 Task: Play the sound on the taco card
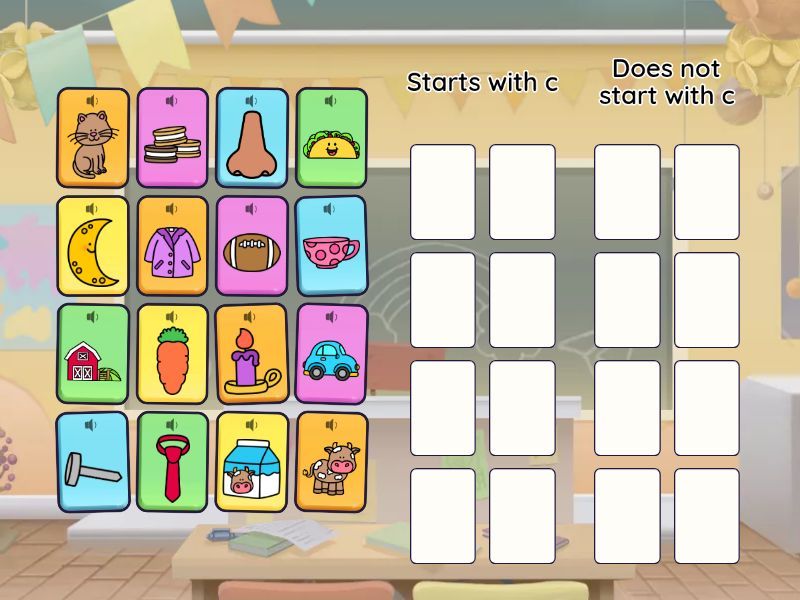click(x=332, y=100)
